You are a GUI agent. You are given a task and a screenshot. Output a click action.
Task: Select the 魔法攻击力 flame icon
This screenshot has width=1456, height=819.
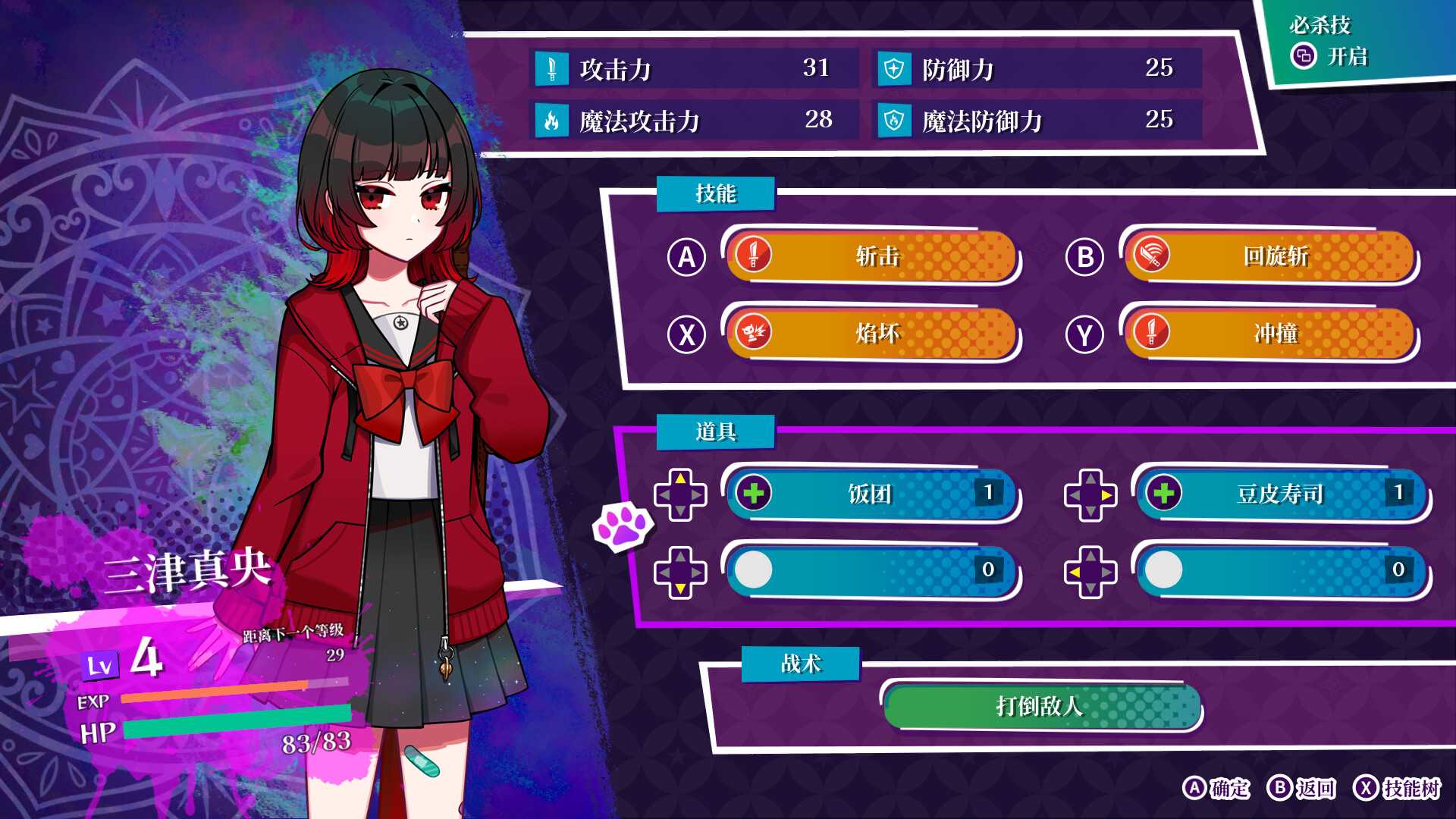(x=553, y=120)
